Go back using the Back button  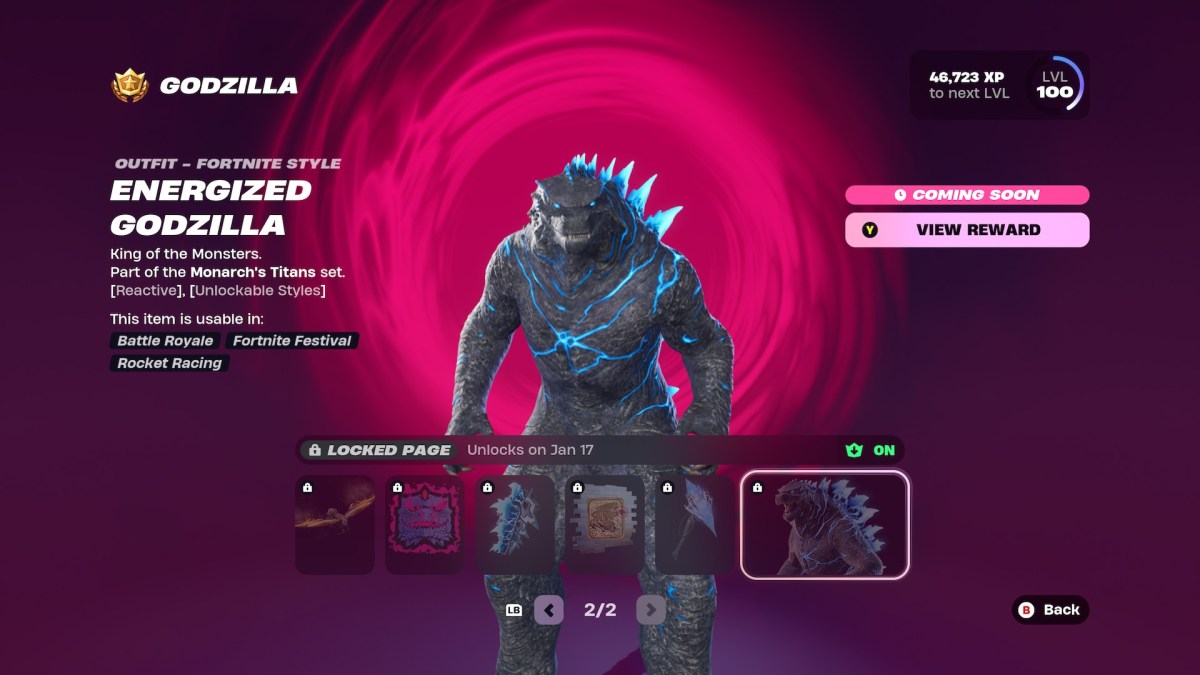pos(1050,609)
